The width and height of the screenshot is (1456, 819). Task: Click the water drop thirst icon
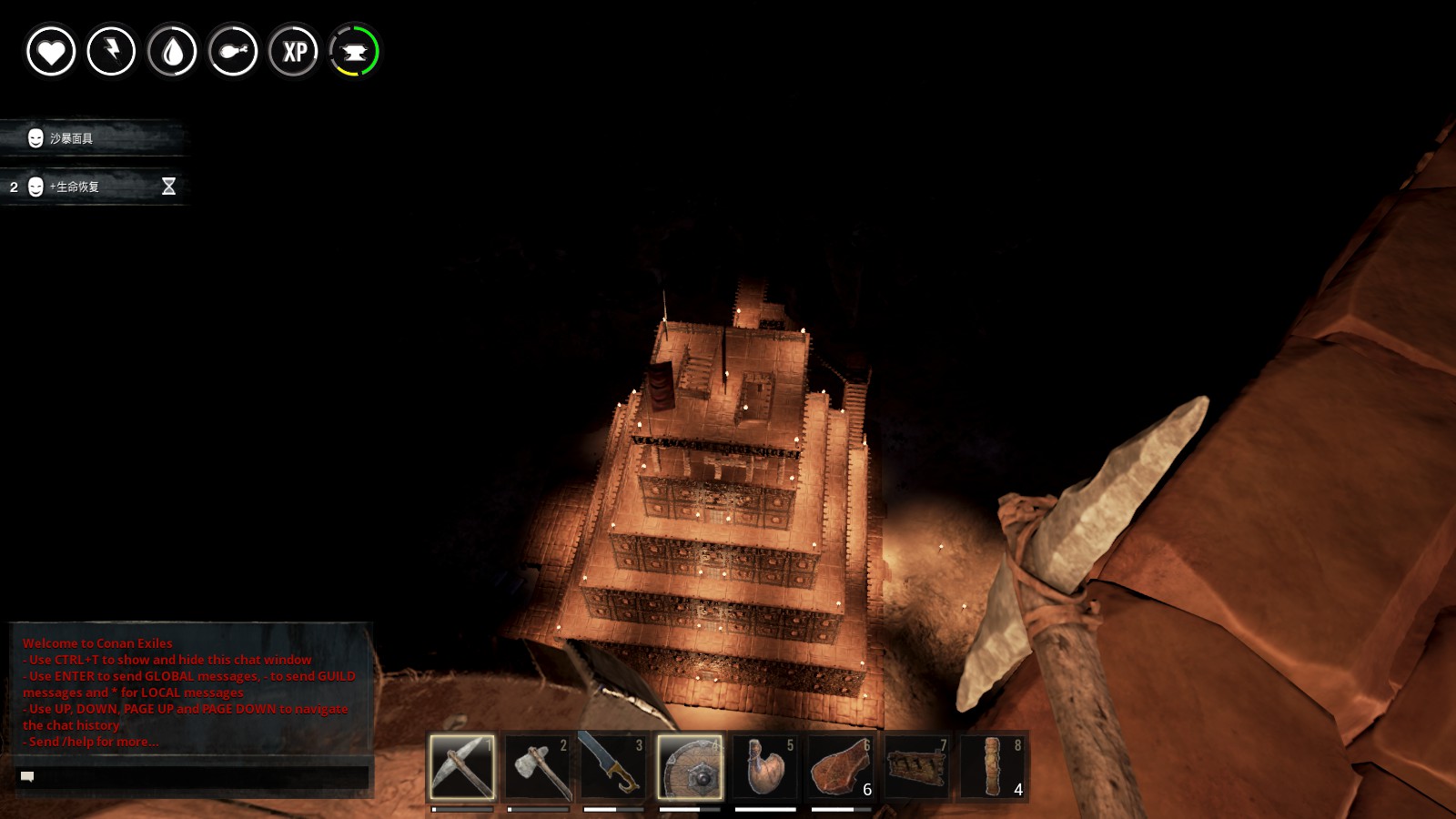(x=172, y=51)
